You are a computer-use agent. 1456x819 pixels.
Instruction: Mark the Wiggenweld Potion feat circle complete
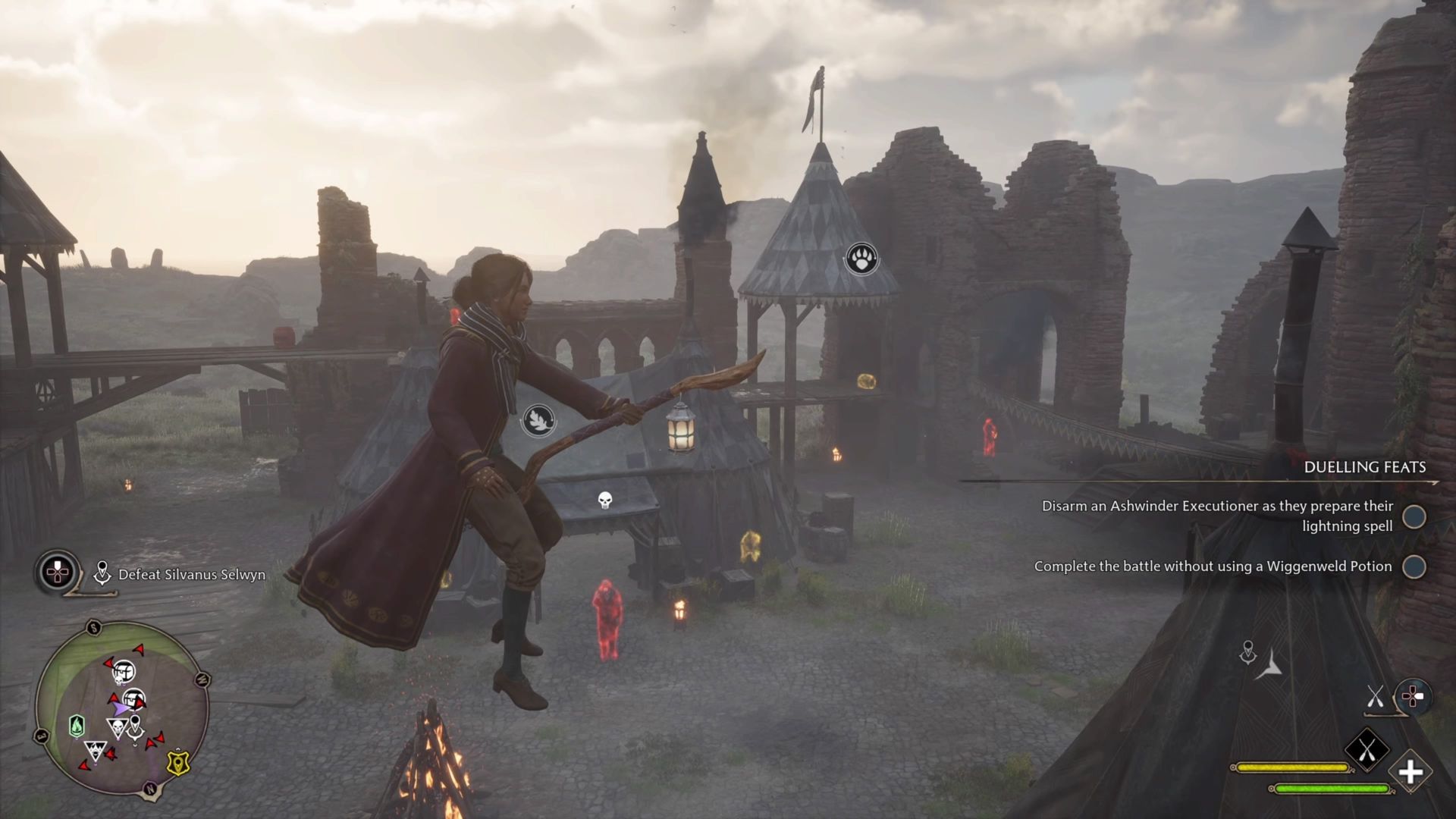pos(1414,566)
